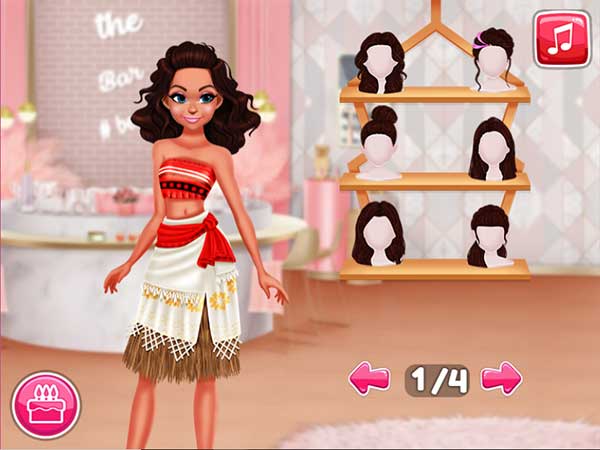Screen dimensions: 600x450
Task: Pick the top bun wig
Action: coord(380,145)
